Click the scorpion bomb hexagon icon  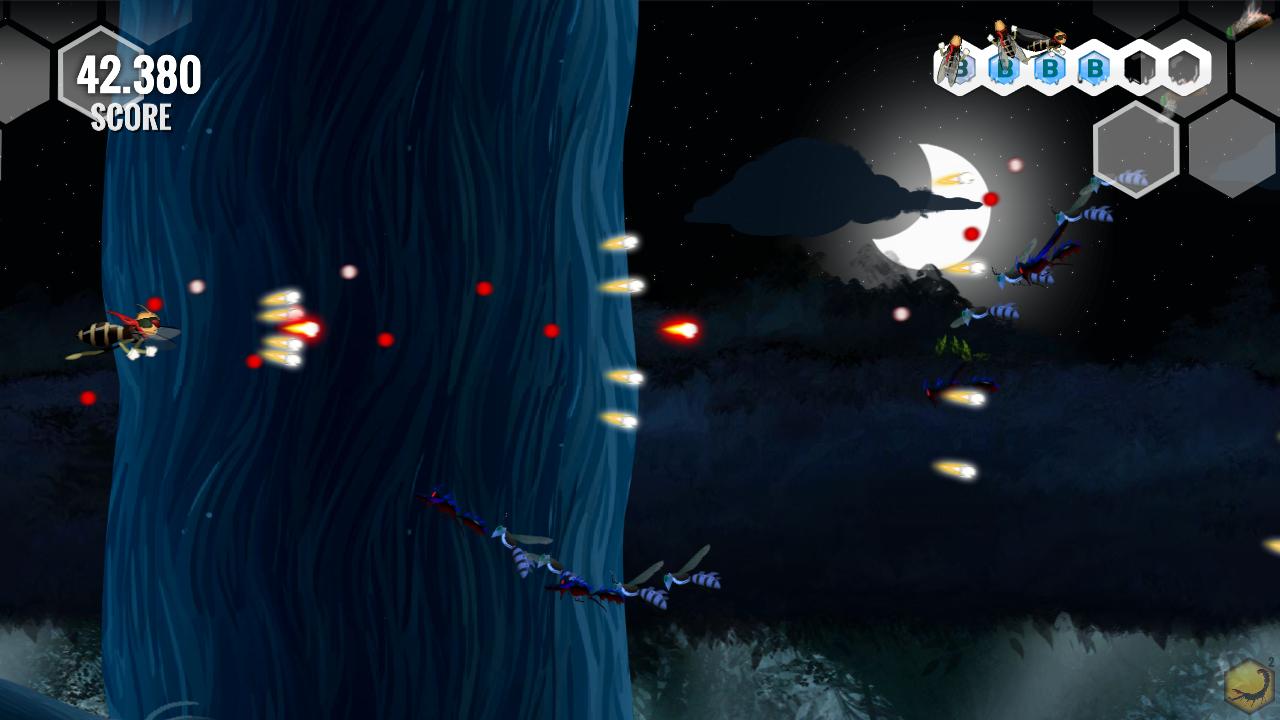coord(1248,688)
